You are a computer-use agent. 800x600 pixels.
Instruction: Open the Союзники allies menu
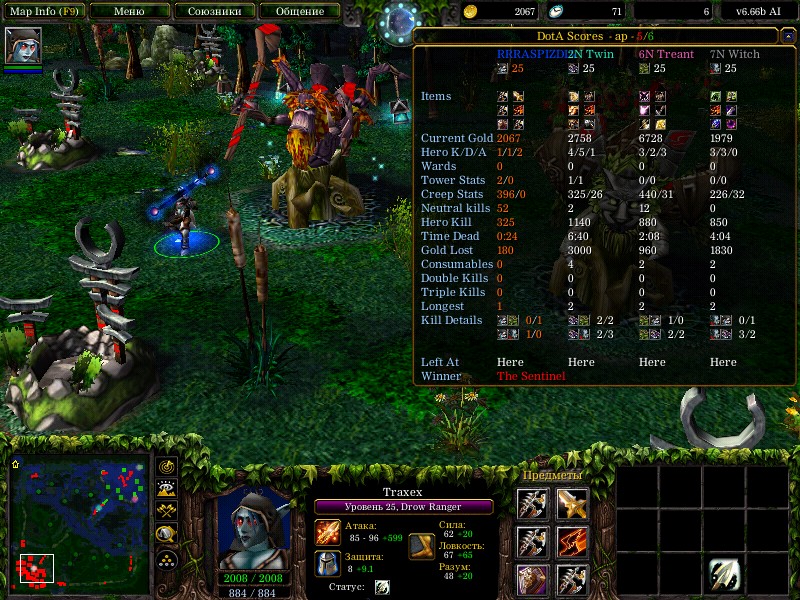click(x=213, y=11)
